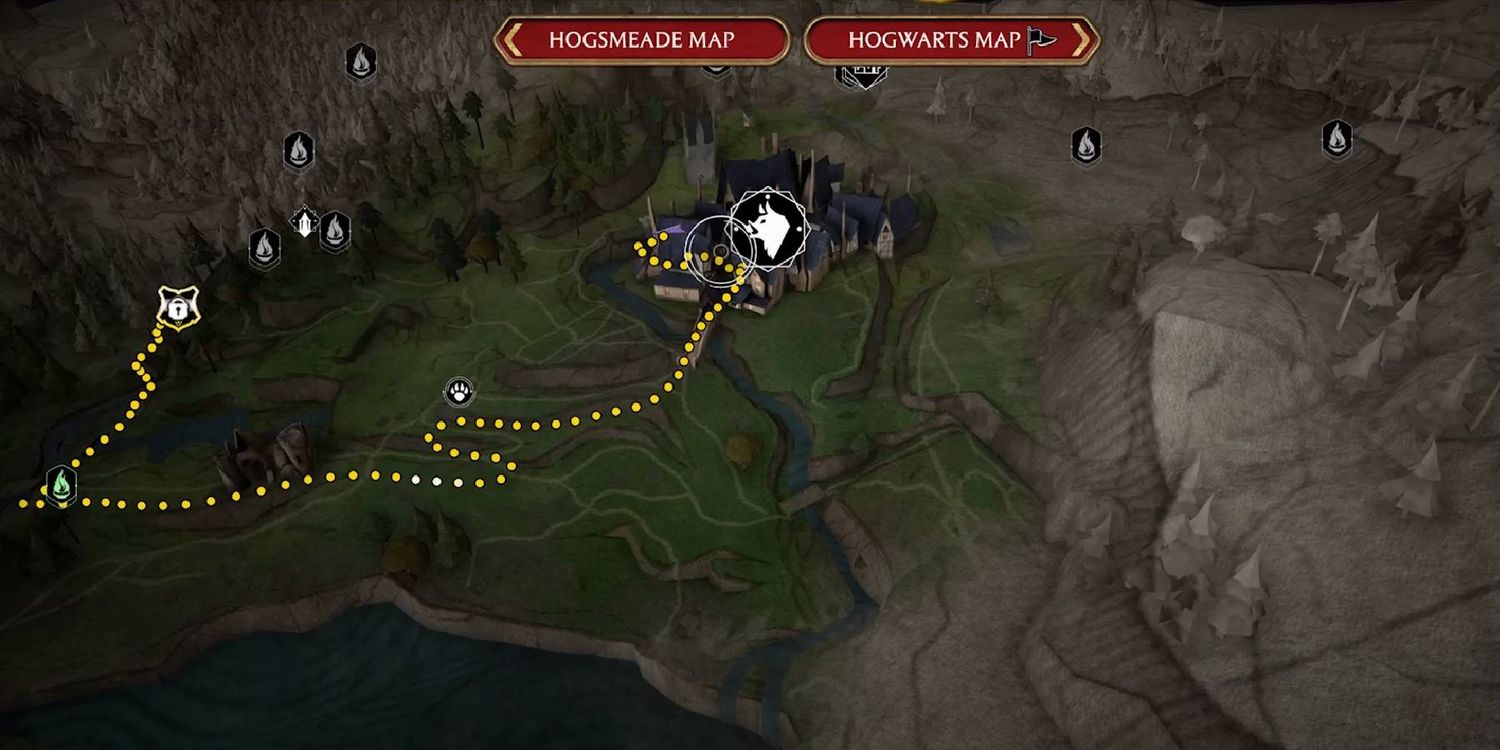Image resolution: width=1500 pixels, height=750 pixels.
Task: Select the white diamond map marker
Action: (x=304, y=221)
